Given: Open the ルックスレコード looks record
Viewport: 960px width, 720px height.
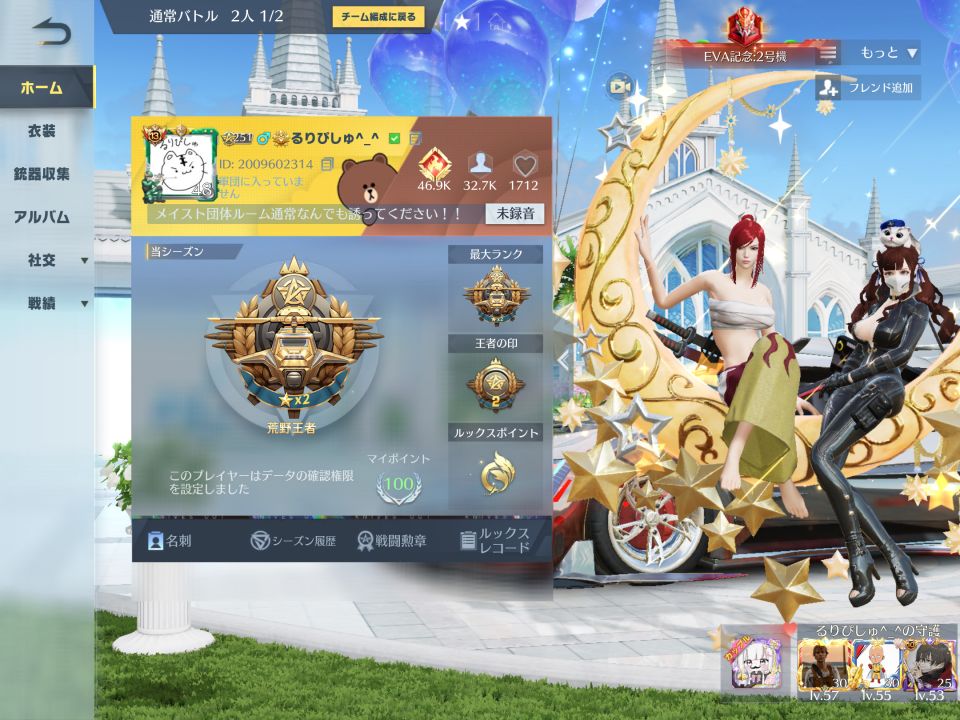Looking at the screenshot, I should click(495, 541).
